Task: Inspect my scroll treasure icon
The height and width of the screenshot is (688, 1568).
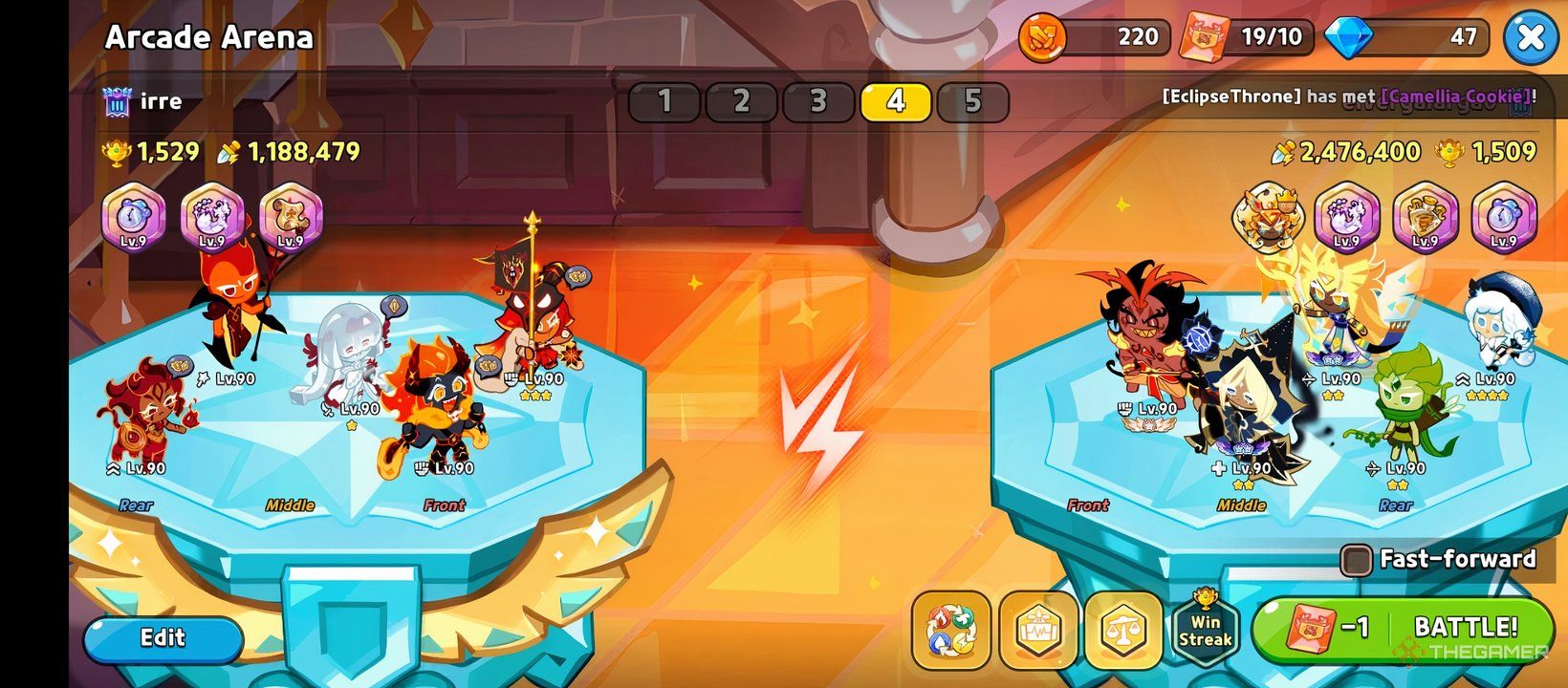Action: point(291,218)
